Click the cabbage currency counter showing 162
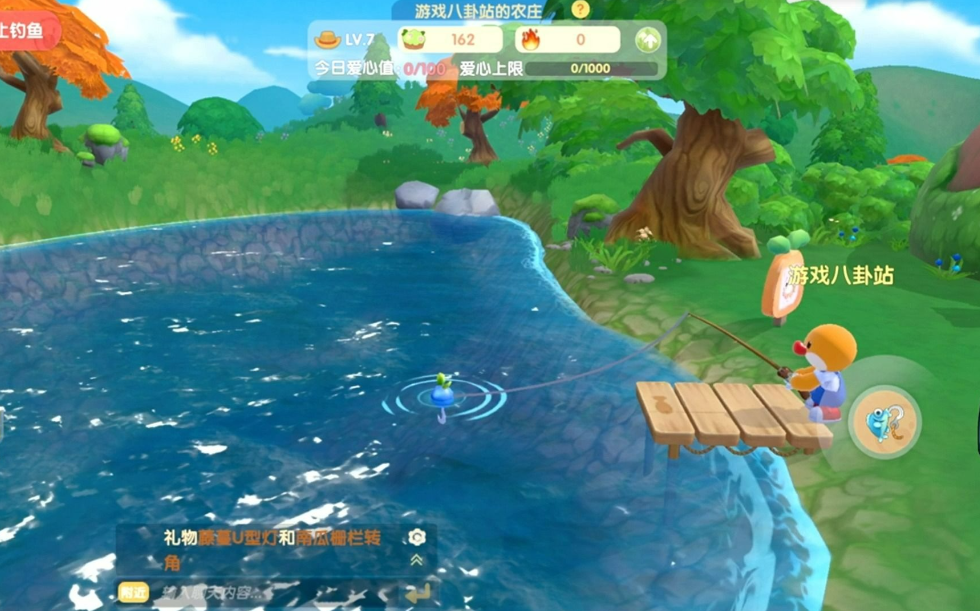Image resolution: width=980 pixels, height=611 pixels. pyautogui.click(x=450, y=40)
